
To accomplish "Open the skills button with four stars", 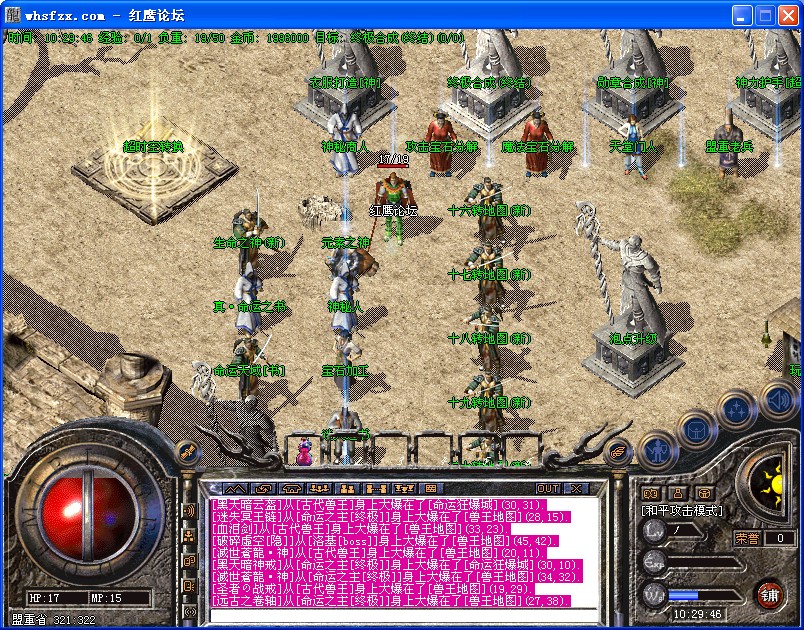I will point(737,408).
